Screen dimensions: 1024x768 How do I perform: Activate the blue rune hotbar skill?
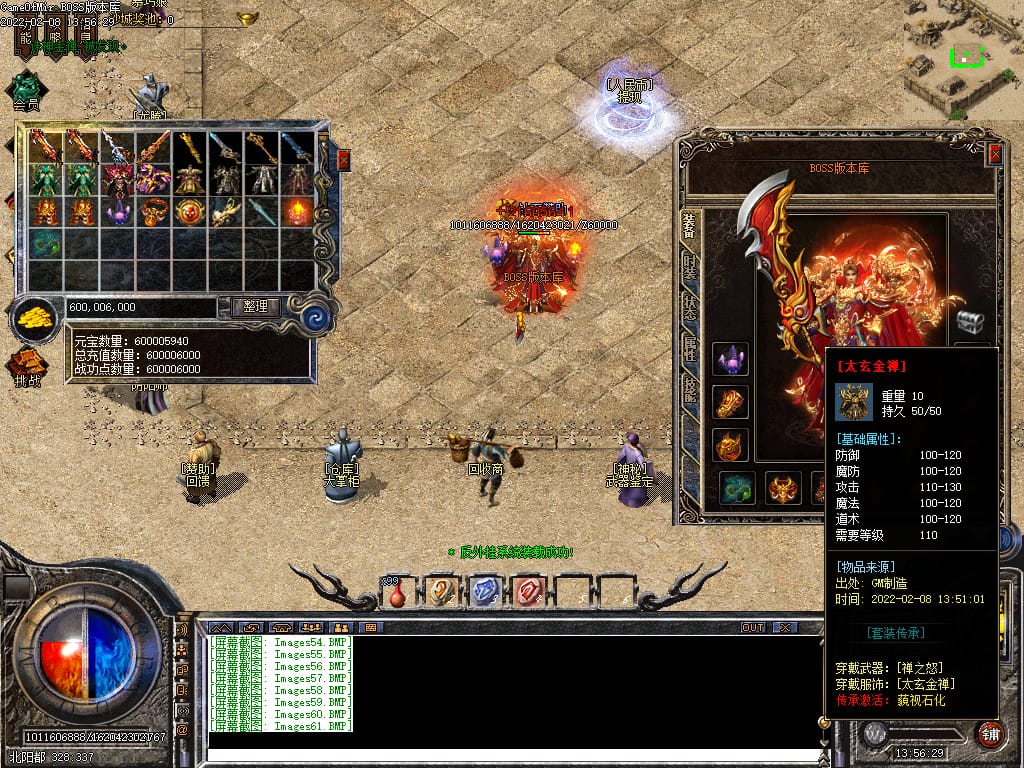tap(484, 591)
